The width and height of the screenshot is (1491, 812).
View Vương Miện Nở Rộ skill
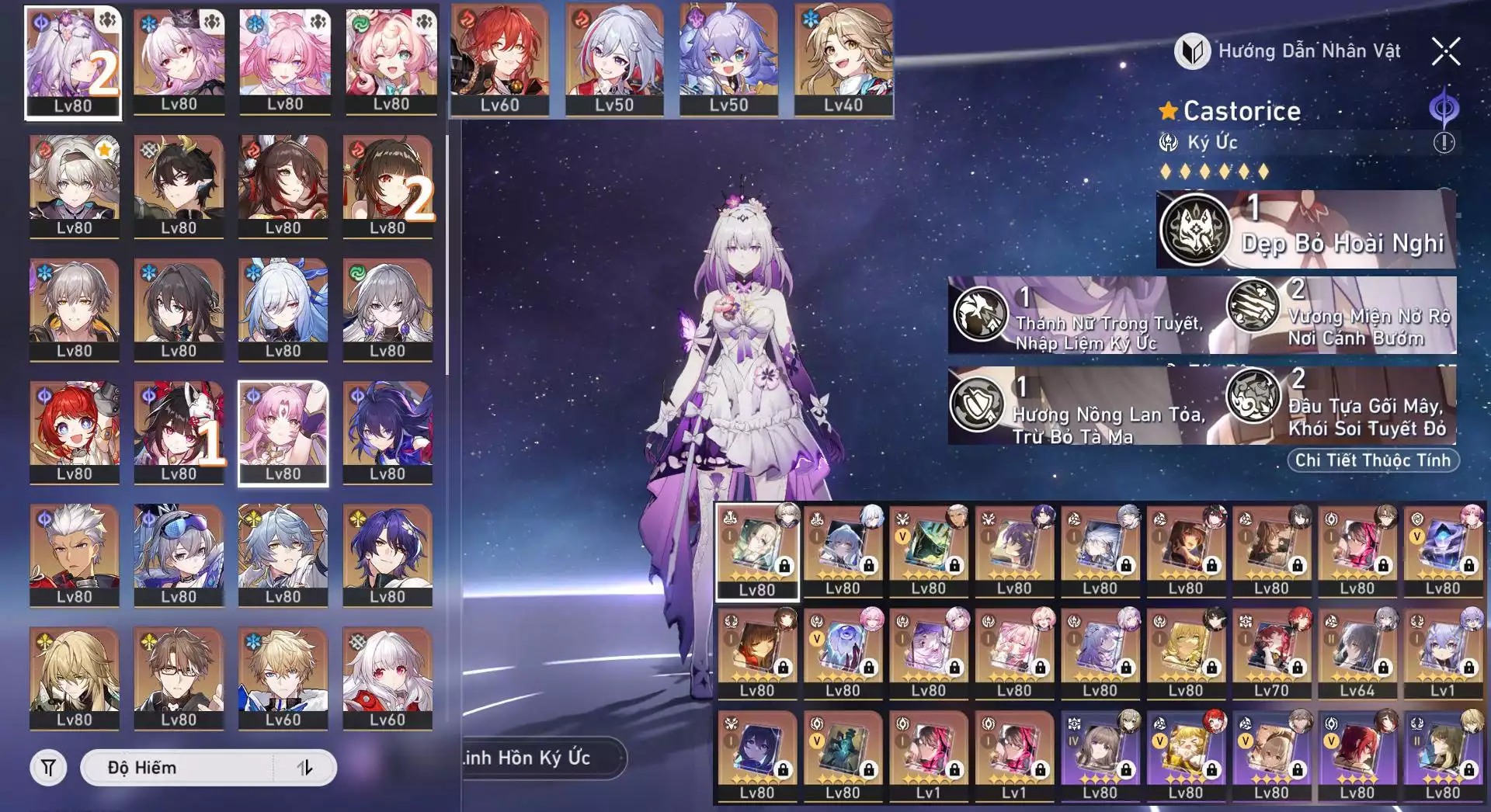tap(1340, 316)
